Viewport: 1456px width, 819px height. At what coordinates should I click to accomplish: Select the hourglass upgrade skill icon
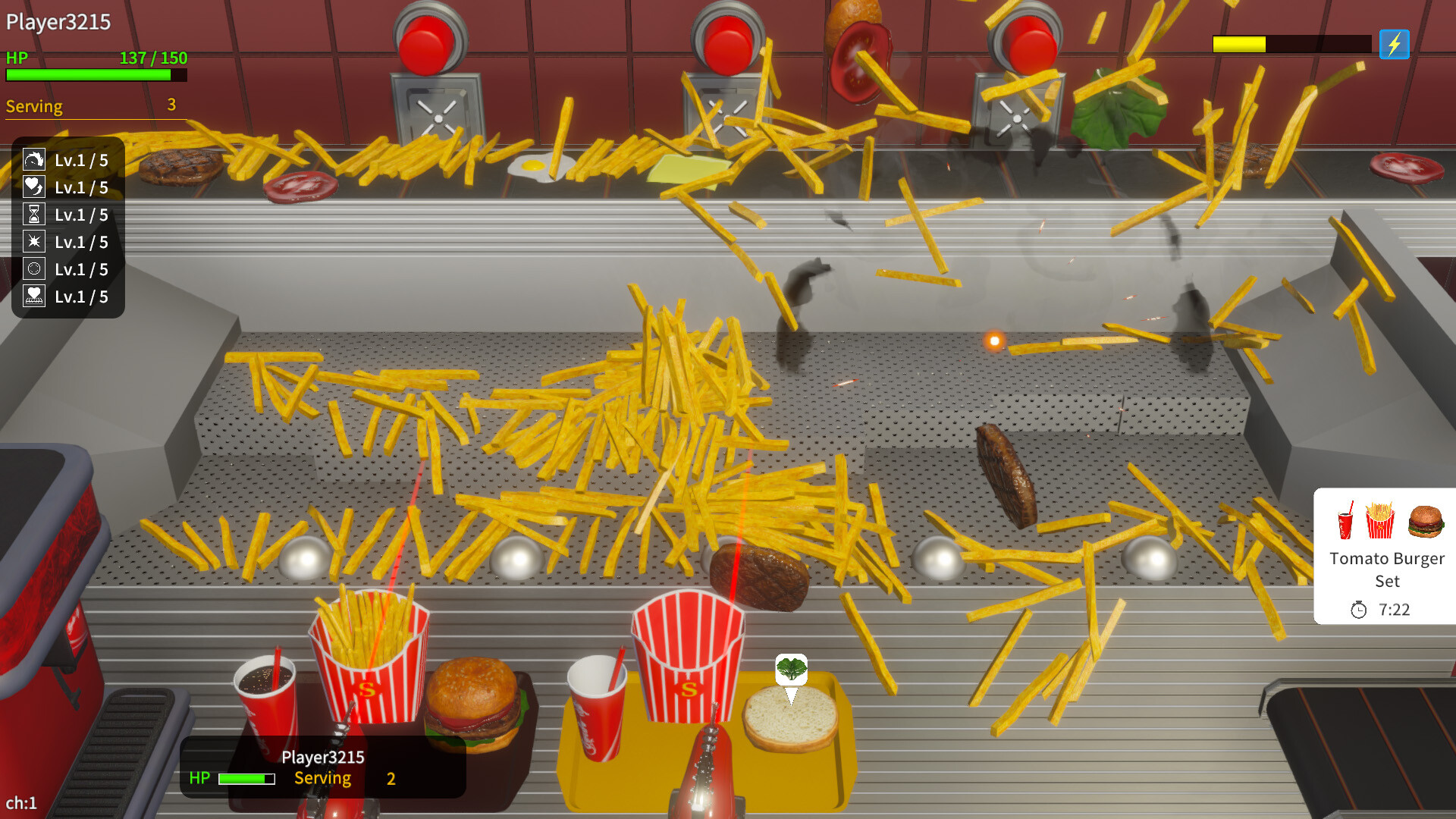[34, 214]
